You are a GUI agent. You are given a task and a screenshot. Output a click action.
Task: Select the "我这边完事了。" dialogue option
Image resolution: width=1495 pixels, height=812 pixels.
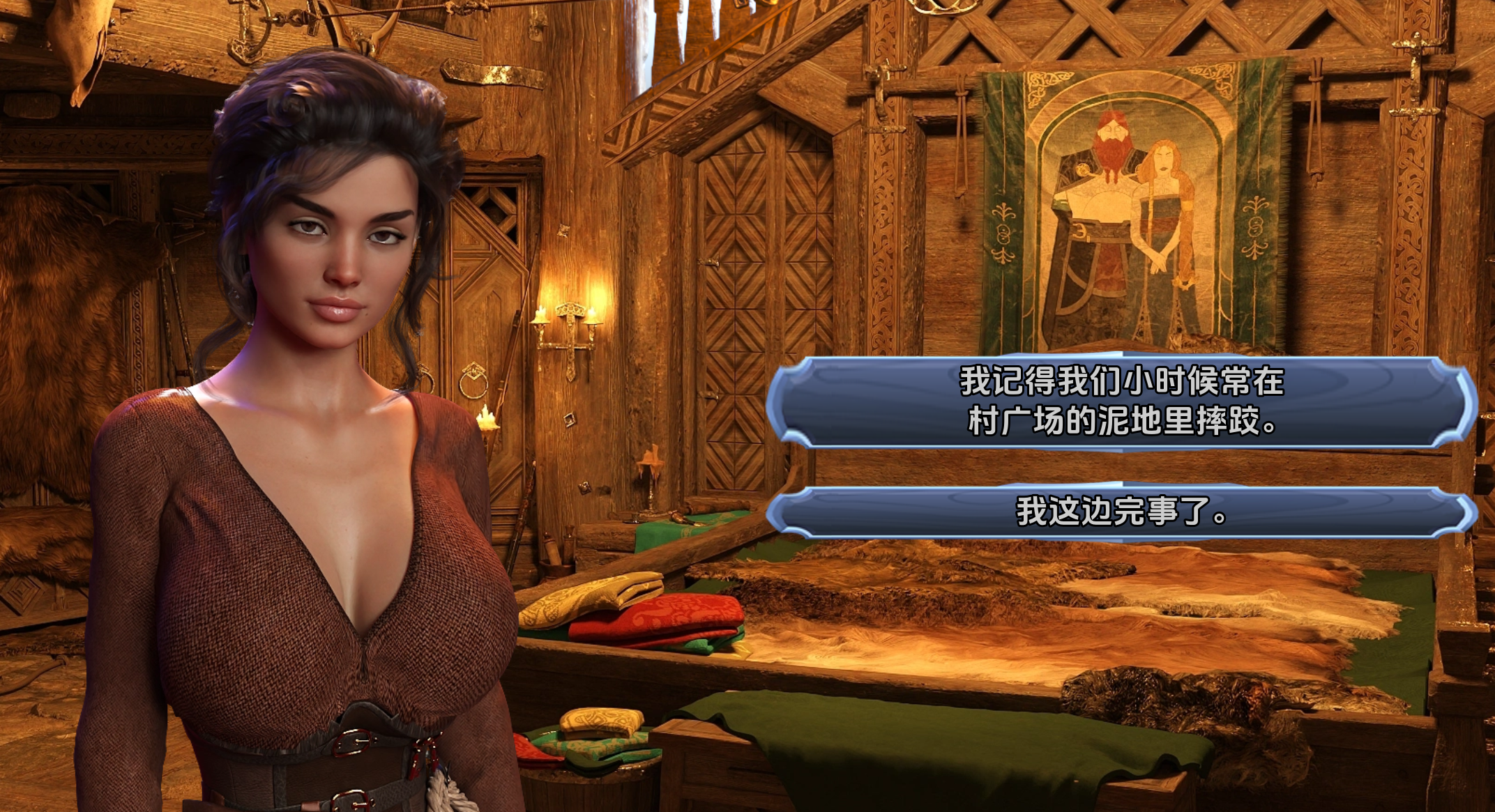coord(1121,512)
